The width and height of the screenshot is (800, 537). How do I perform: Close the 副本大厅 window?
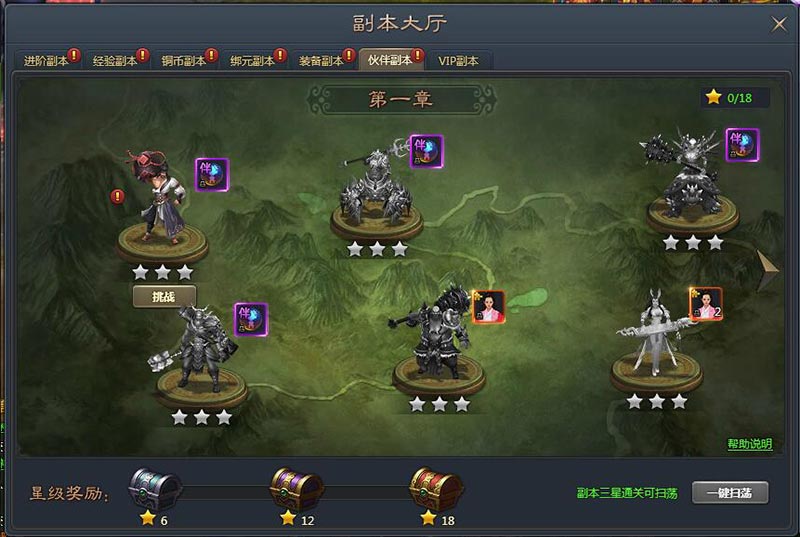click(778, 23)
